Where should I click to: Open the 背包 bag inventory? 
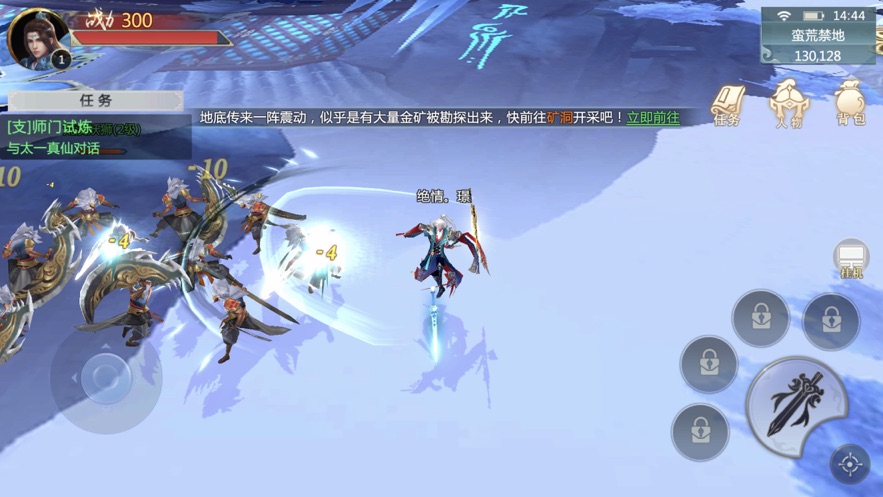coord(849,104)
